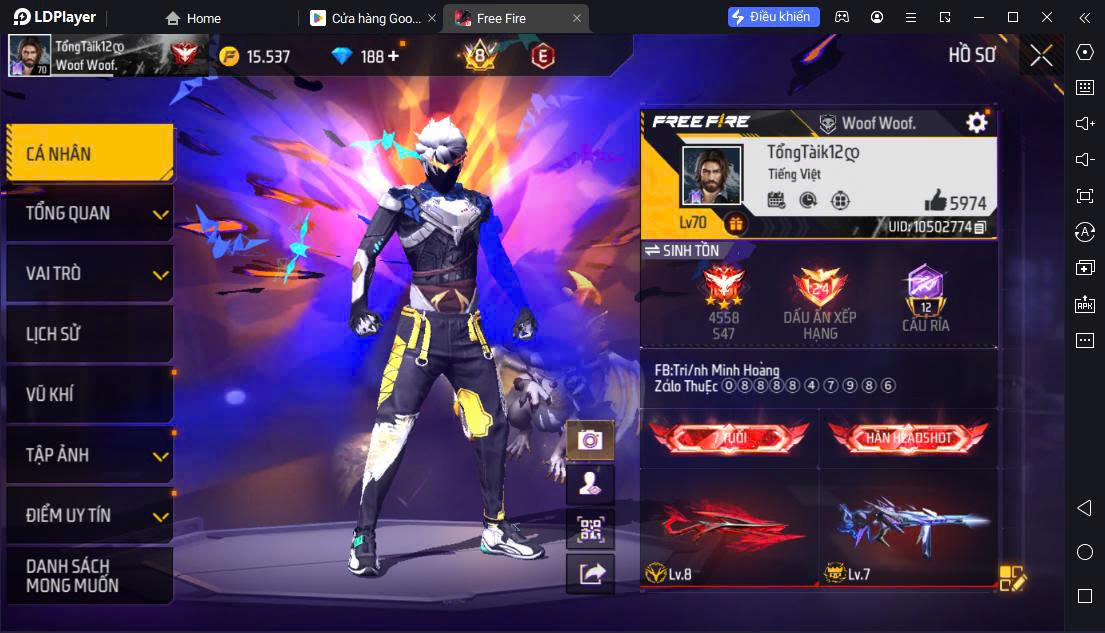The width and height of the screenshot is (1105, 633).
Task: Add diamonds with the plus button
Action: point(393,56)
